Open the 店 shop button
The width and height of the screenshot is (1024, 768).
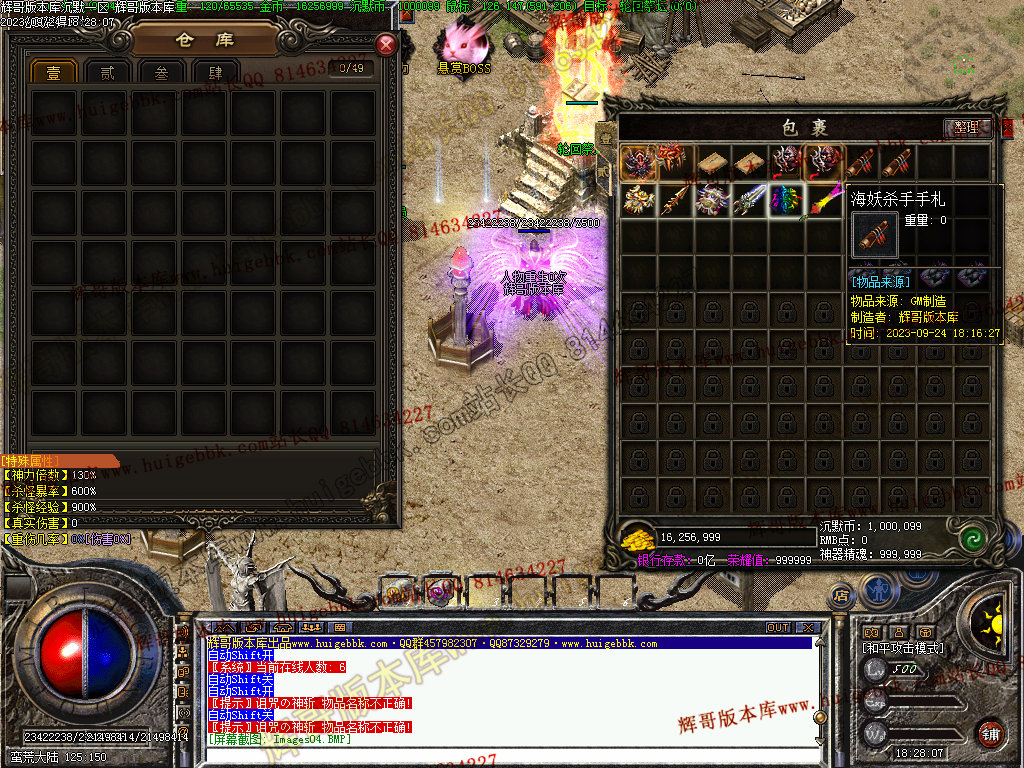click(841, 595)
